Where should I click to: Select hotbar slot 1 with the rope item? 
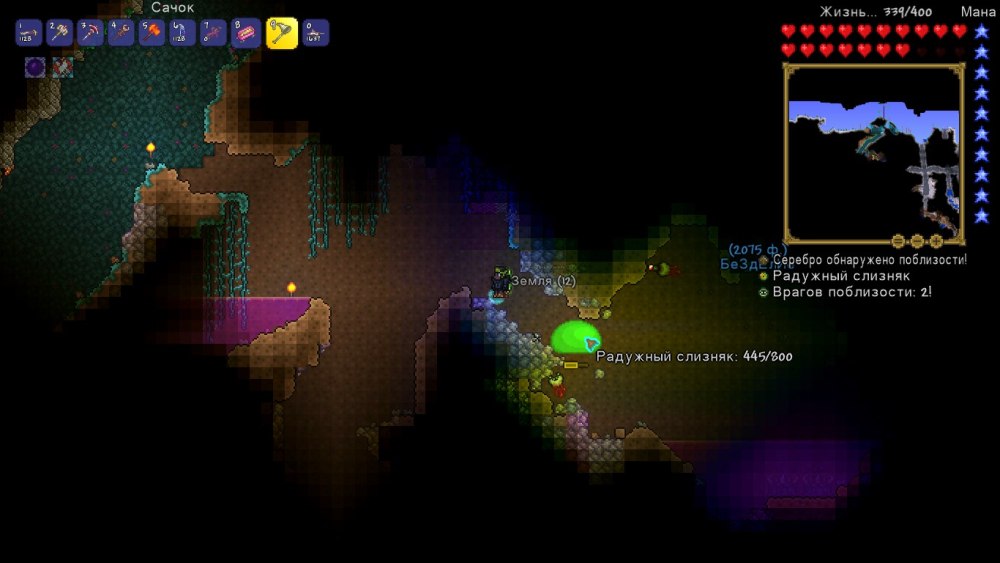click(x=29, y=33)
